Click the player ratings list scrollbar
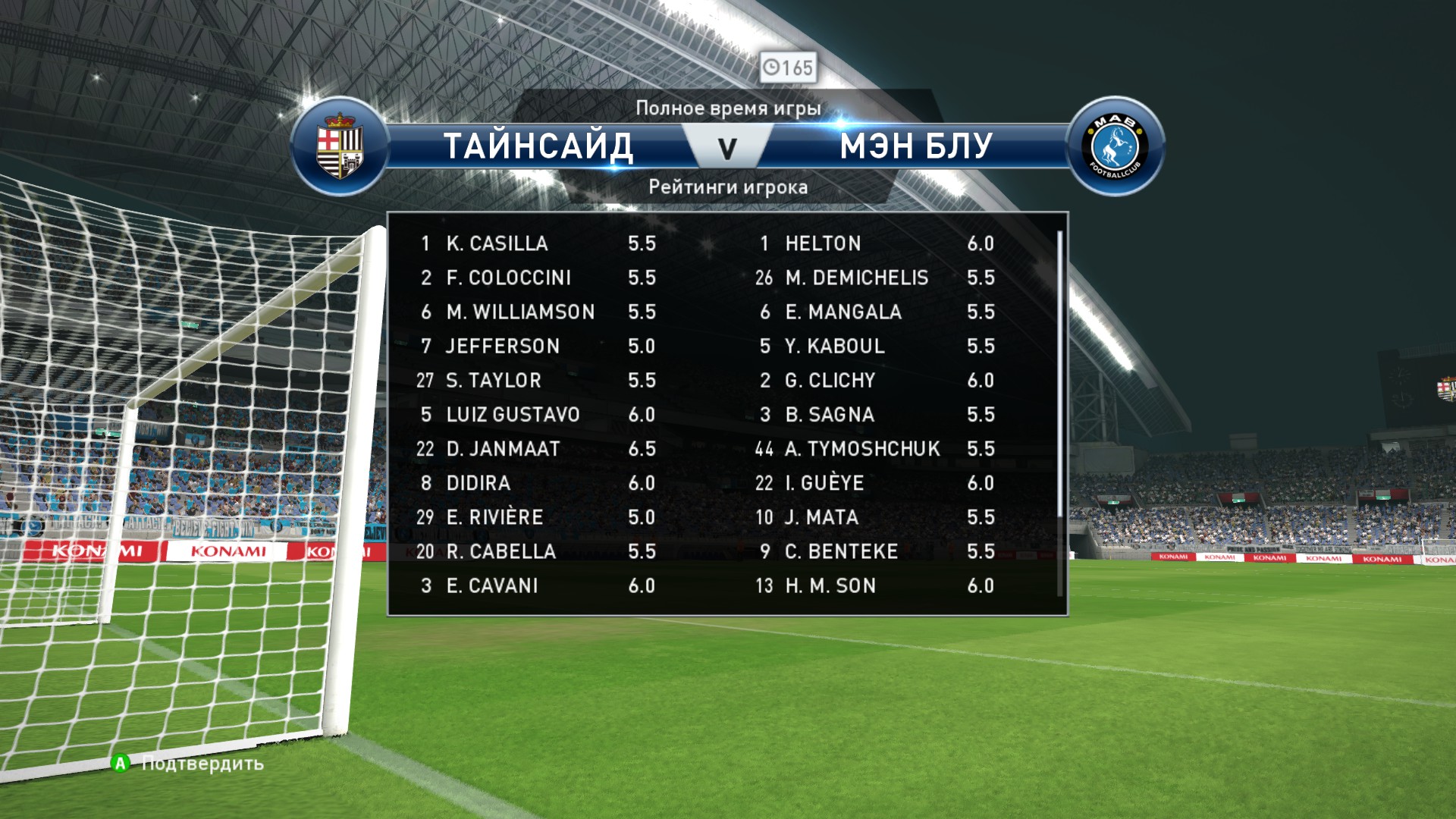 (1059, 372)
